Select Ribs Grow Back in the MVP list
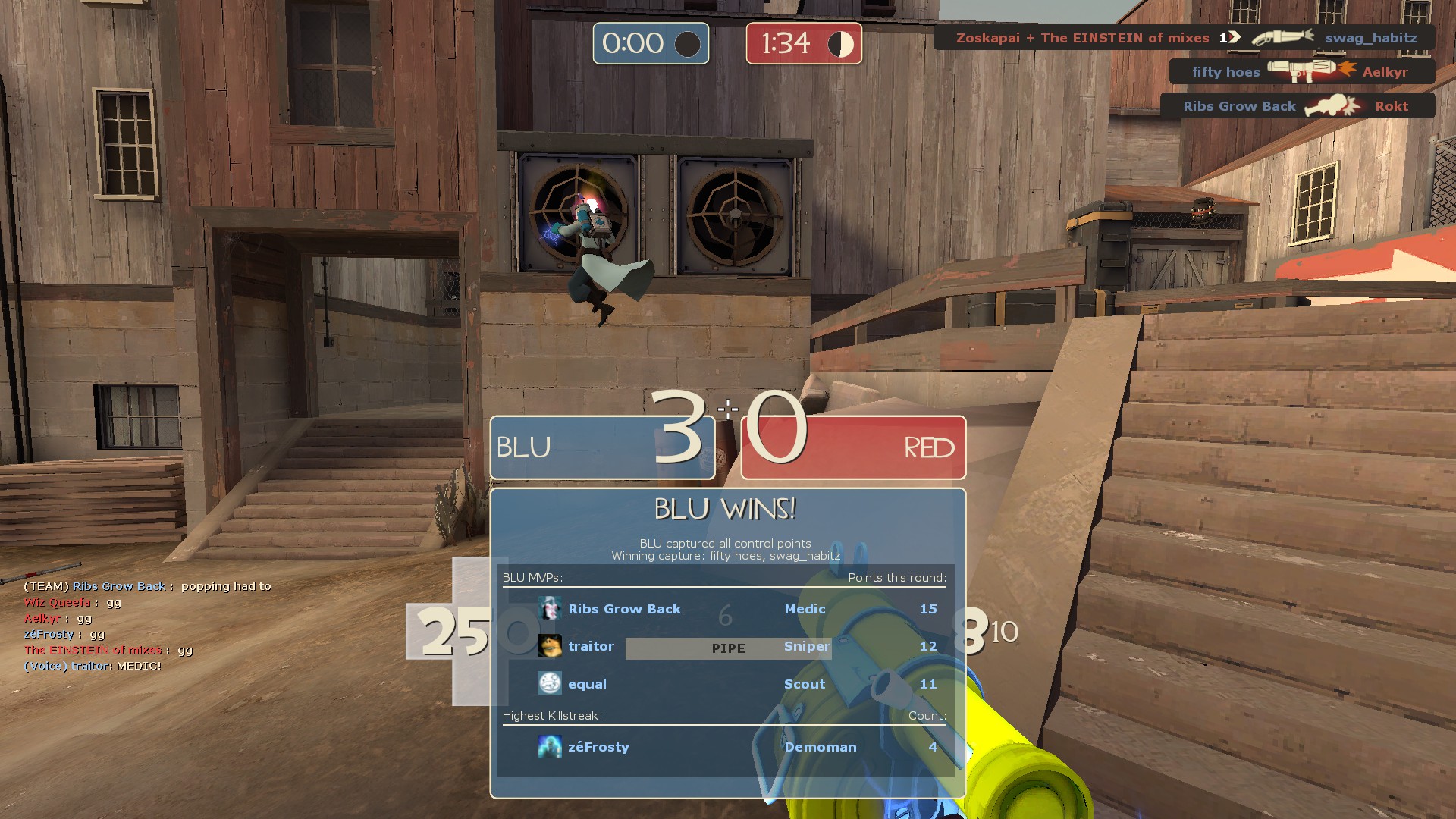 click(x=624, y=609)
